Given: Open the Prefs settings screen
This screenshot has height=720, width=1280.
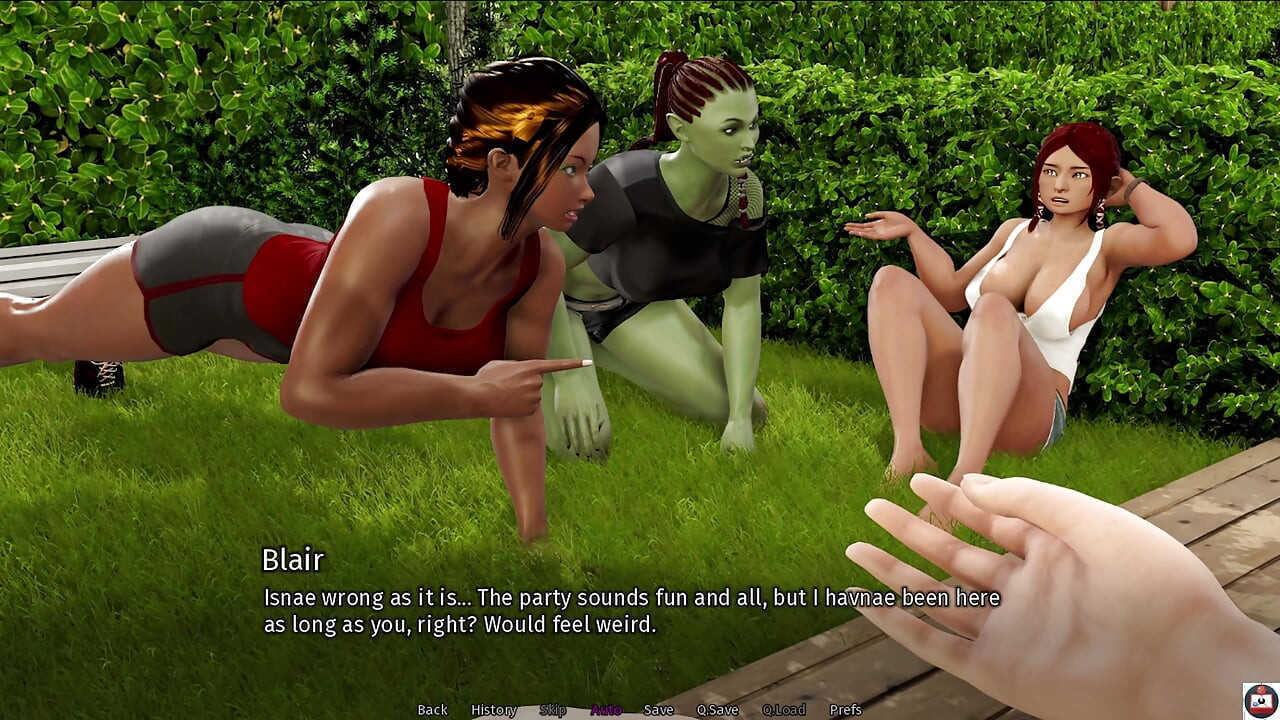Looking at the screenshot, I should point(845,710).
